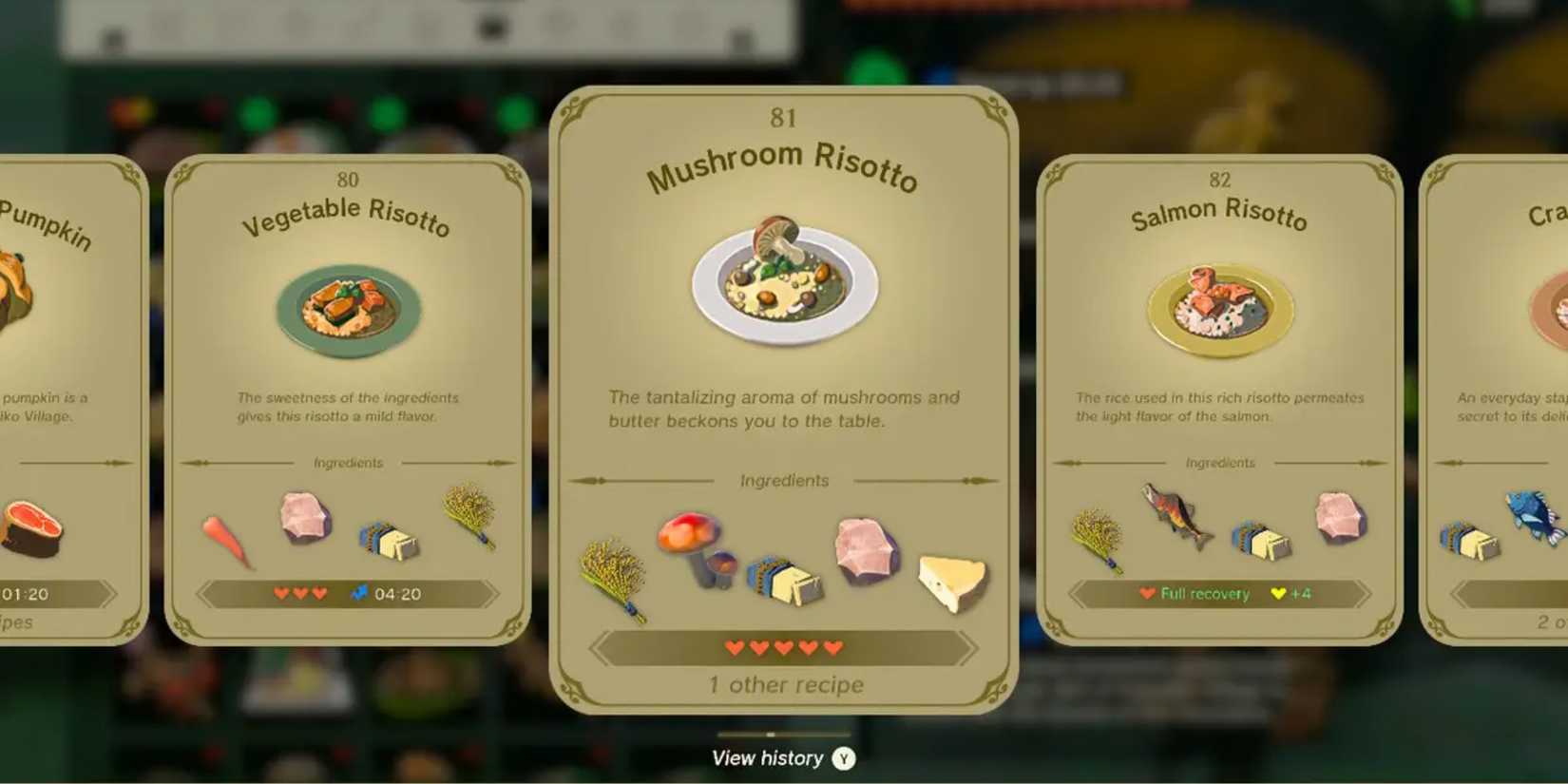
Task: Select the Full recovery heart icon on Salmon Risotto
Action: 1146,593
